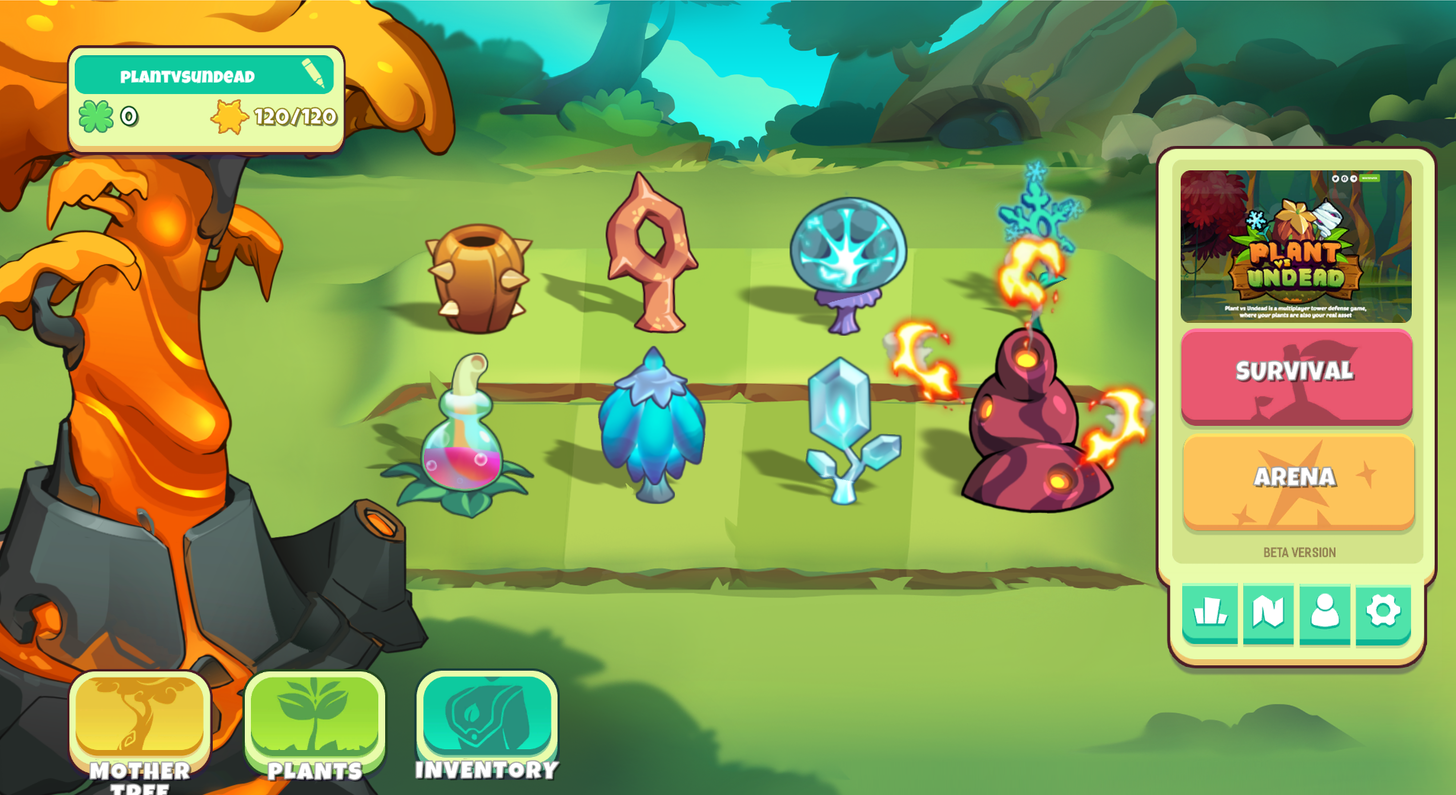View your player profile icon
This screenshot has height=795, width=1456.
coord(1324,614)
